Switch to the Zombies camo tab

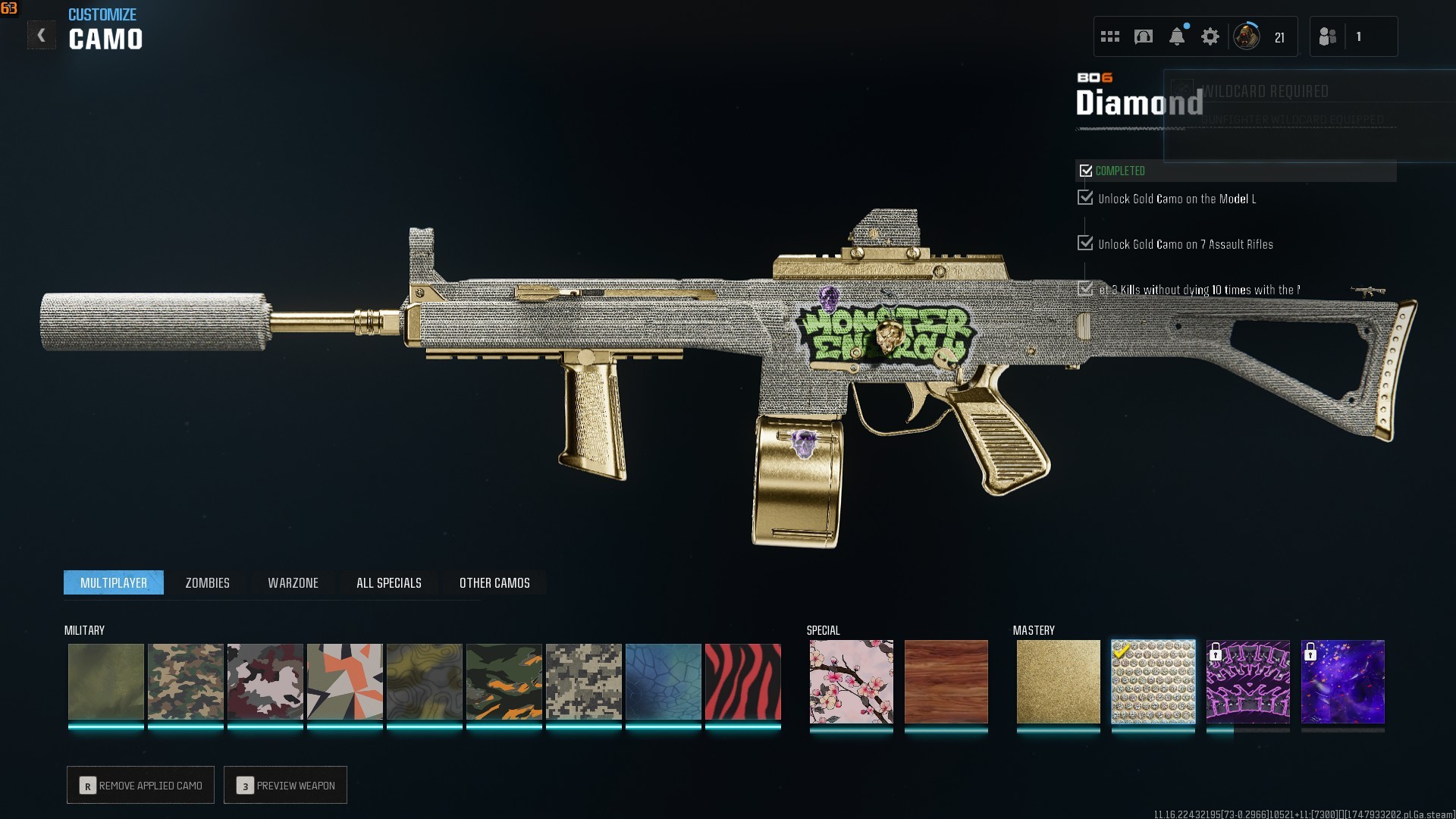coord(207,582)
